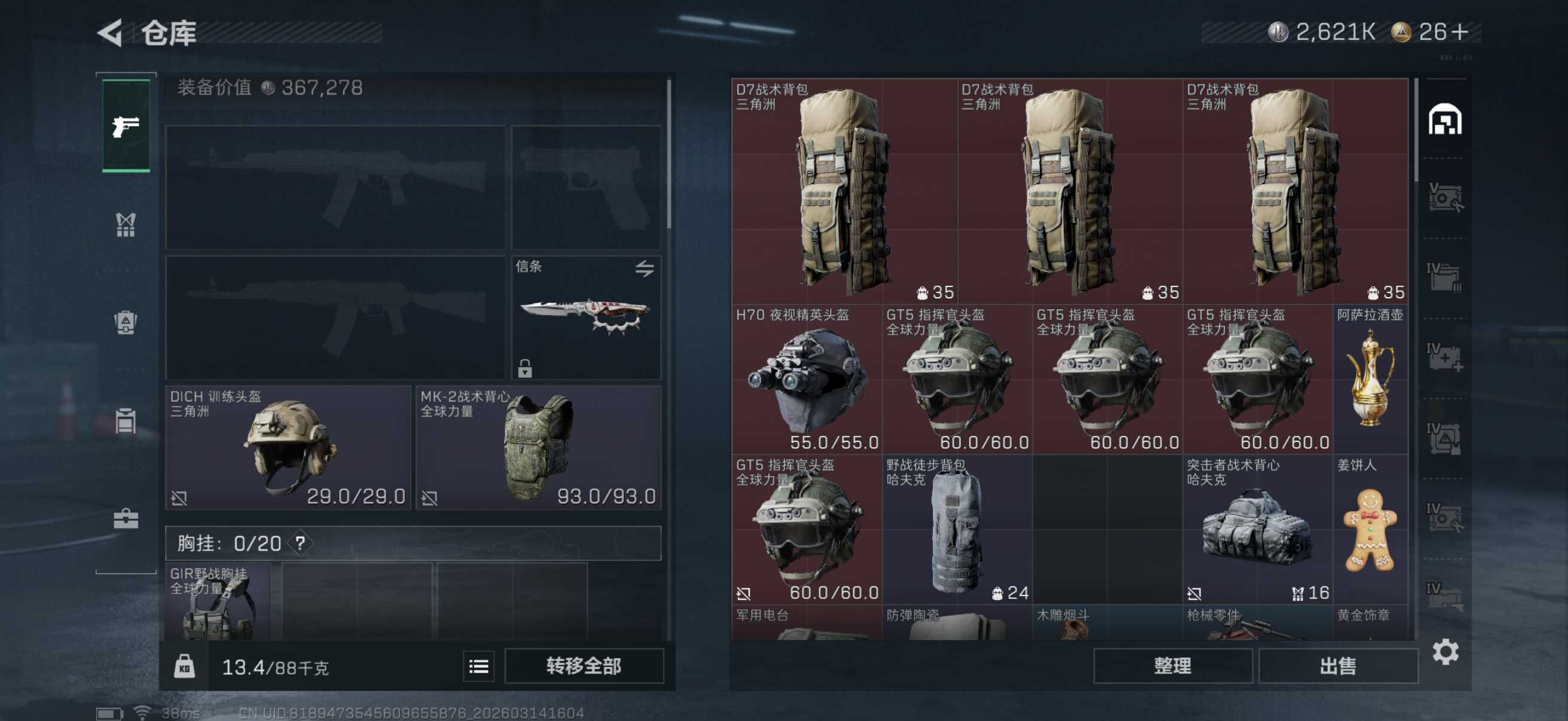Transfer all items with 转移全部
Viewport: 1568px width, 721px height.
click(x=583, y=665)
